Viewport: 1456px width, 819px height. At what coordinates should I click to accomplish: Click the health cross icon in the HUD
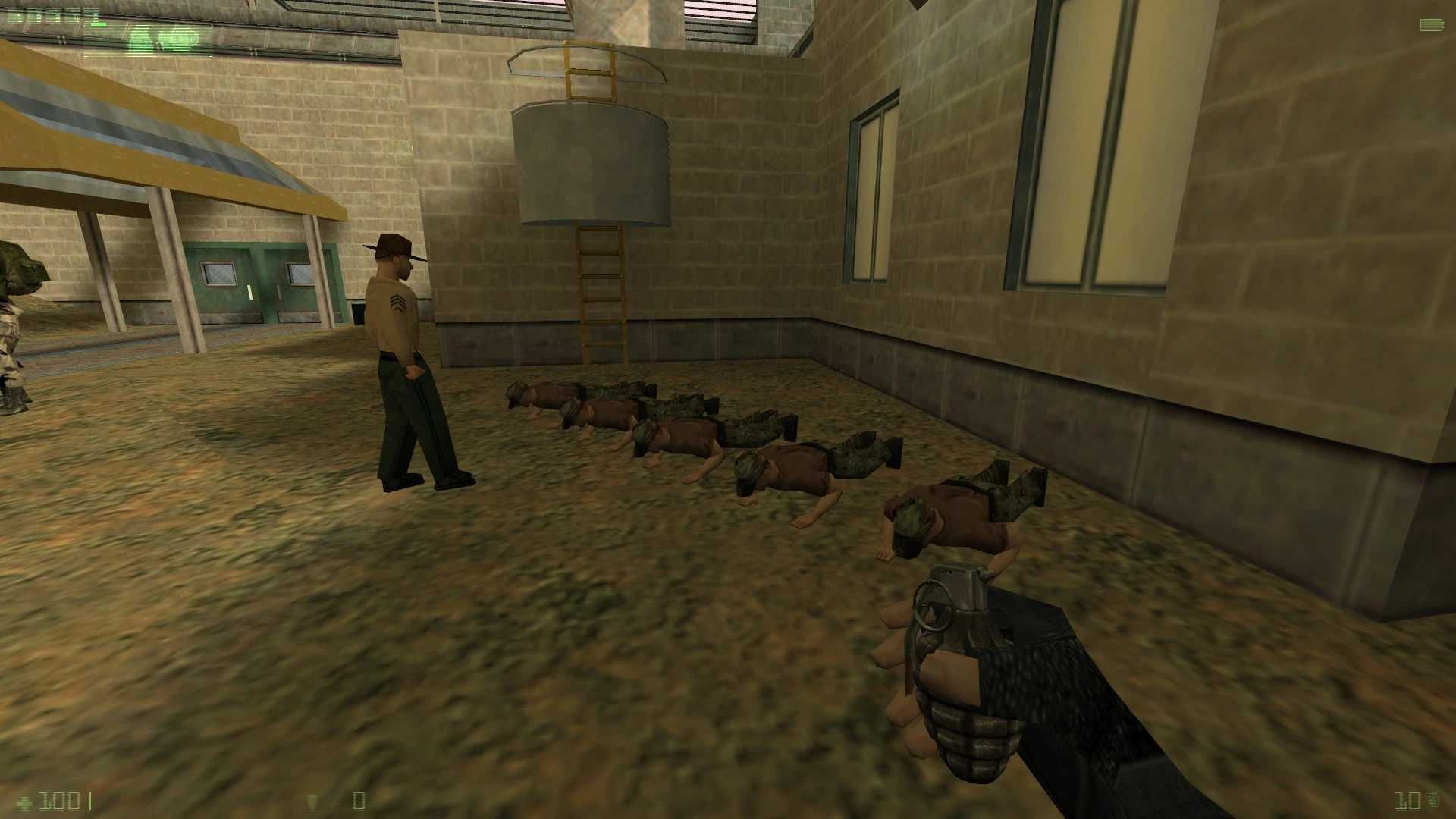[24, 802]
